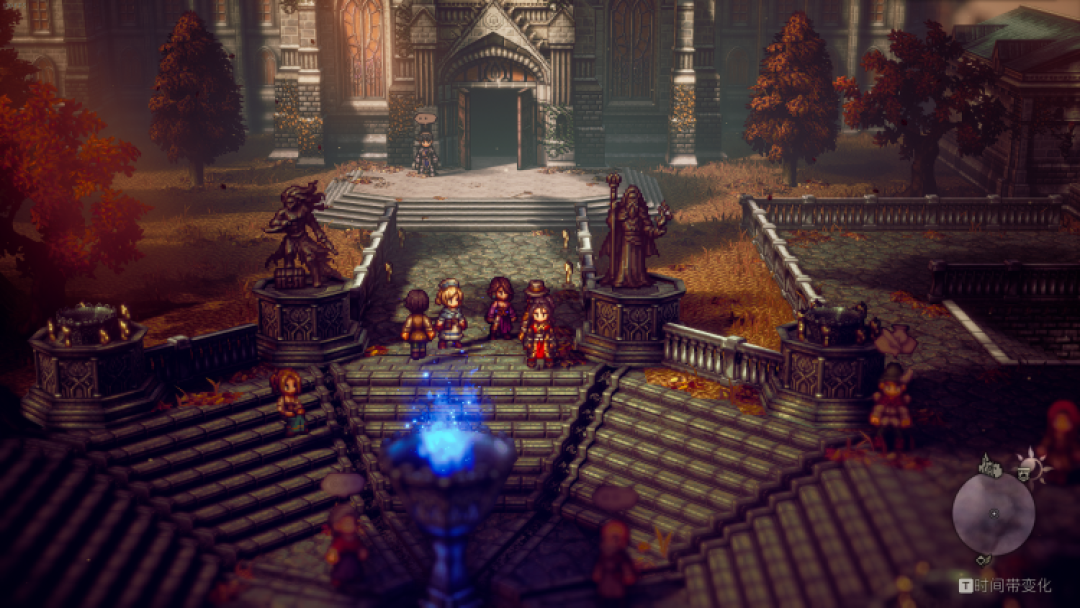Screen dimensions: 1080x608
Task: Select the building marker atop the minimap
Action: click(991, 464)
